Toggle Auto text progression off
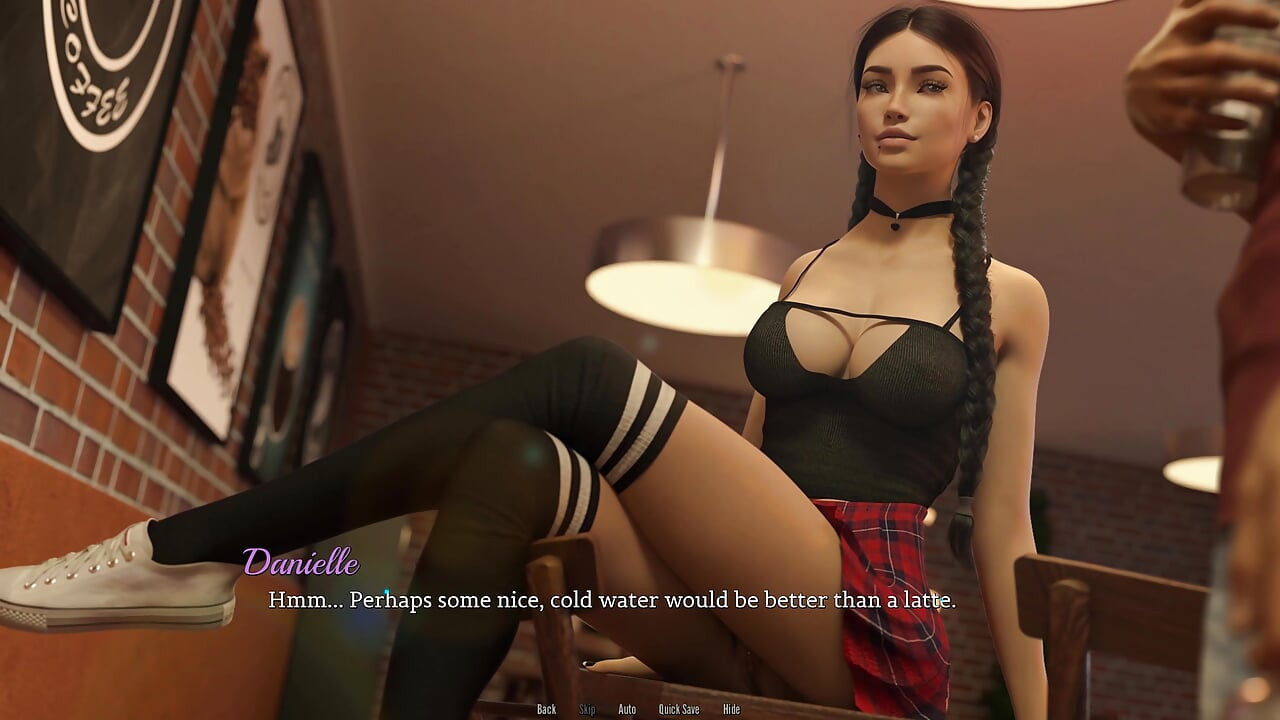Viewport: 1280px width, 720px height. (x=627, y=709)
